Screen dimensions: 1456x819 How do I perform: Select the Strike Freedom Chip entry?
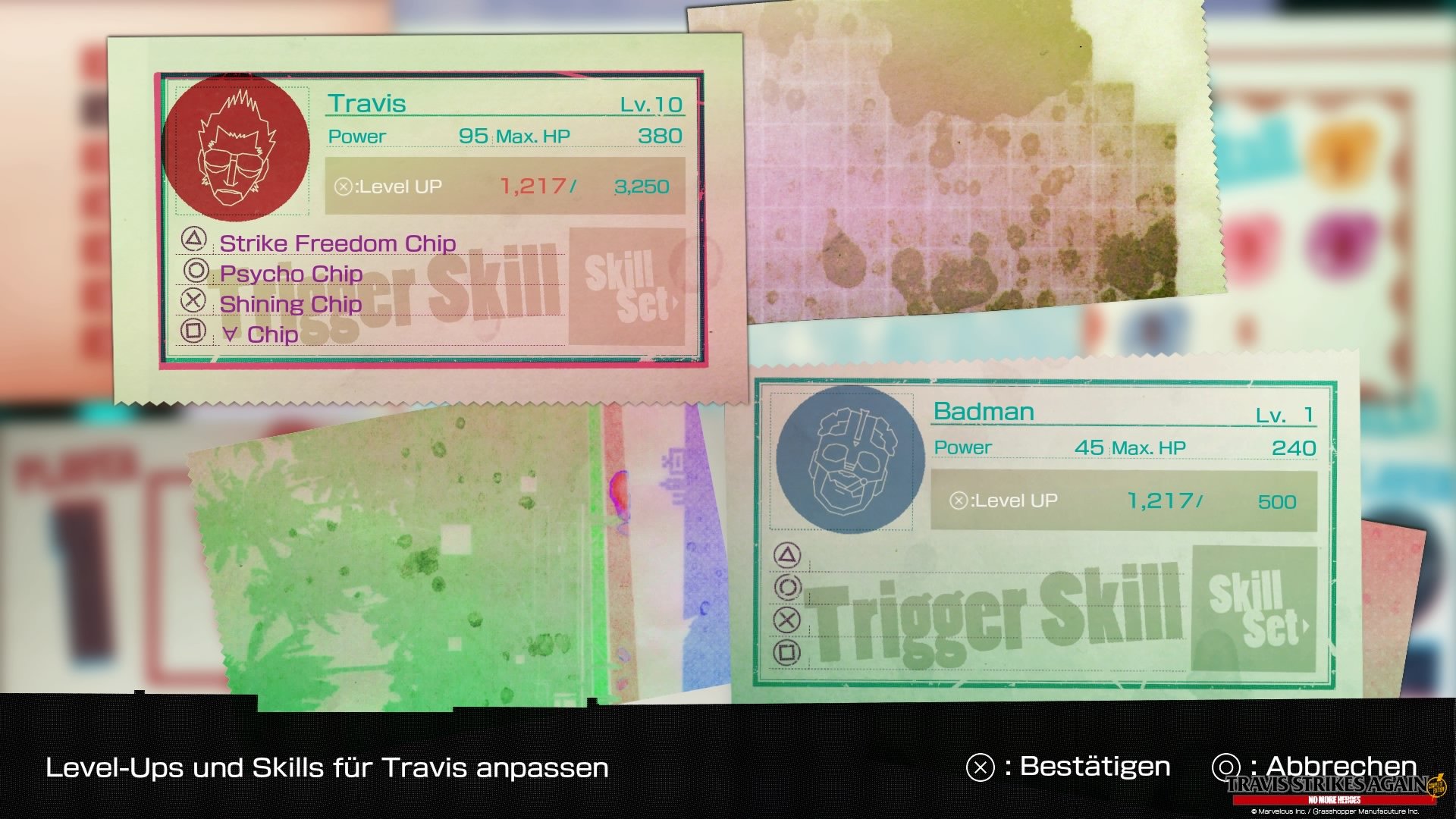pyautogui.click(x=337, y=243)
